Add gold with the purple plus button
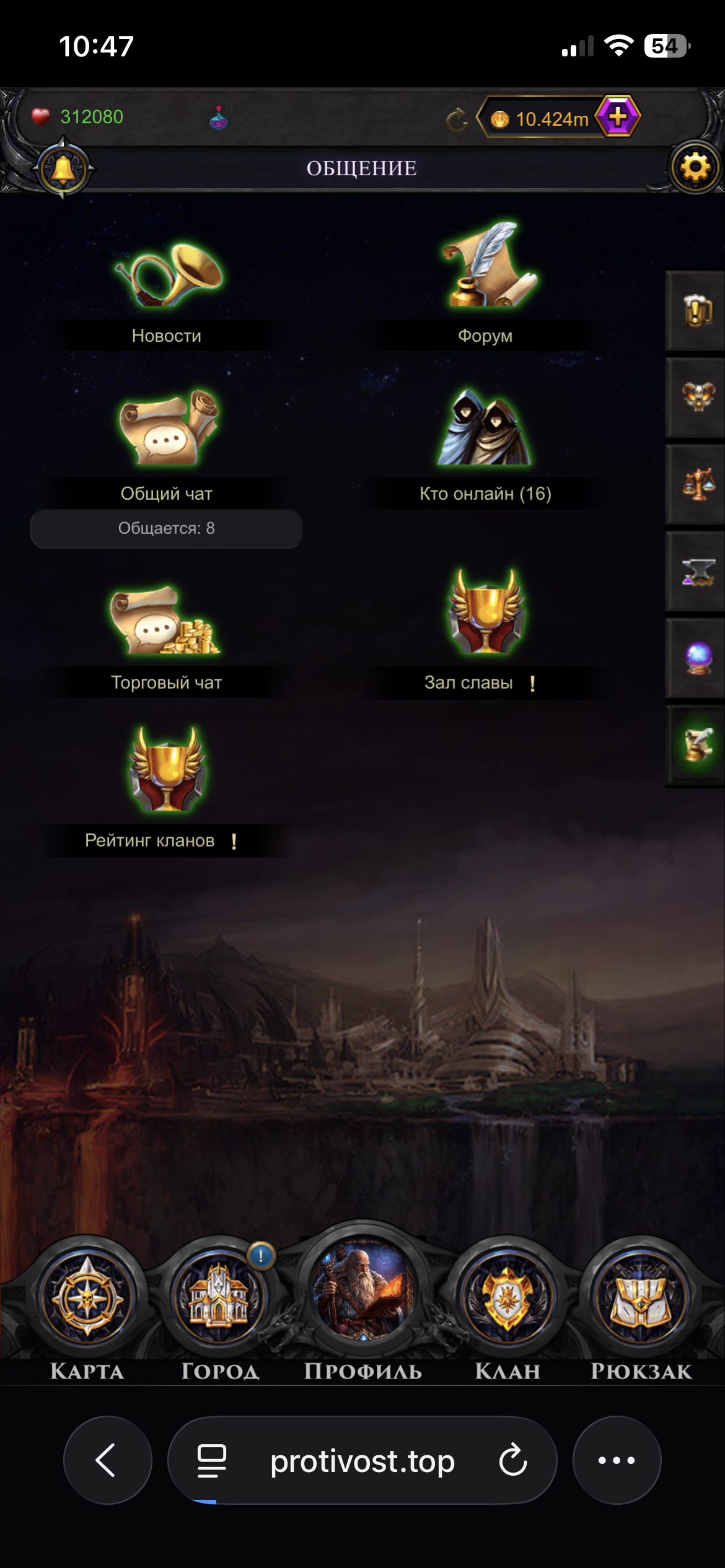 pos(617,116)
